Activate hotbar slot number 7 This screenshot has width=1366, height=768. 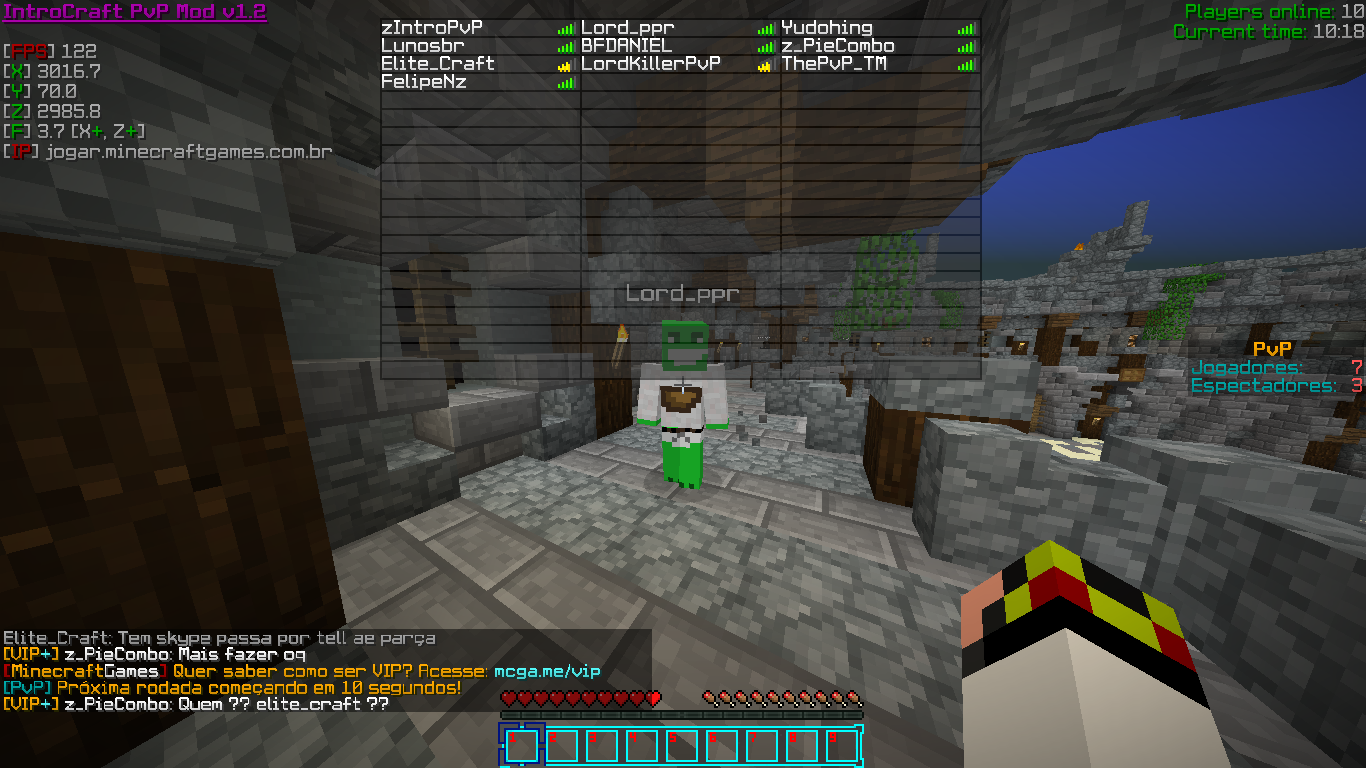coord(762,746)
